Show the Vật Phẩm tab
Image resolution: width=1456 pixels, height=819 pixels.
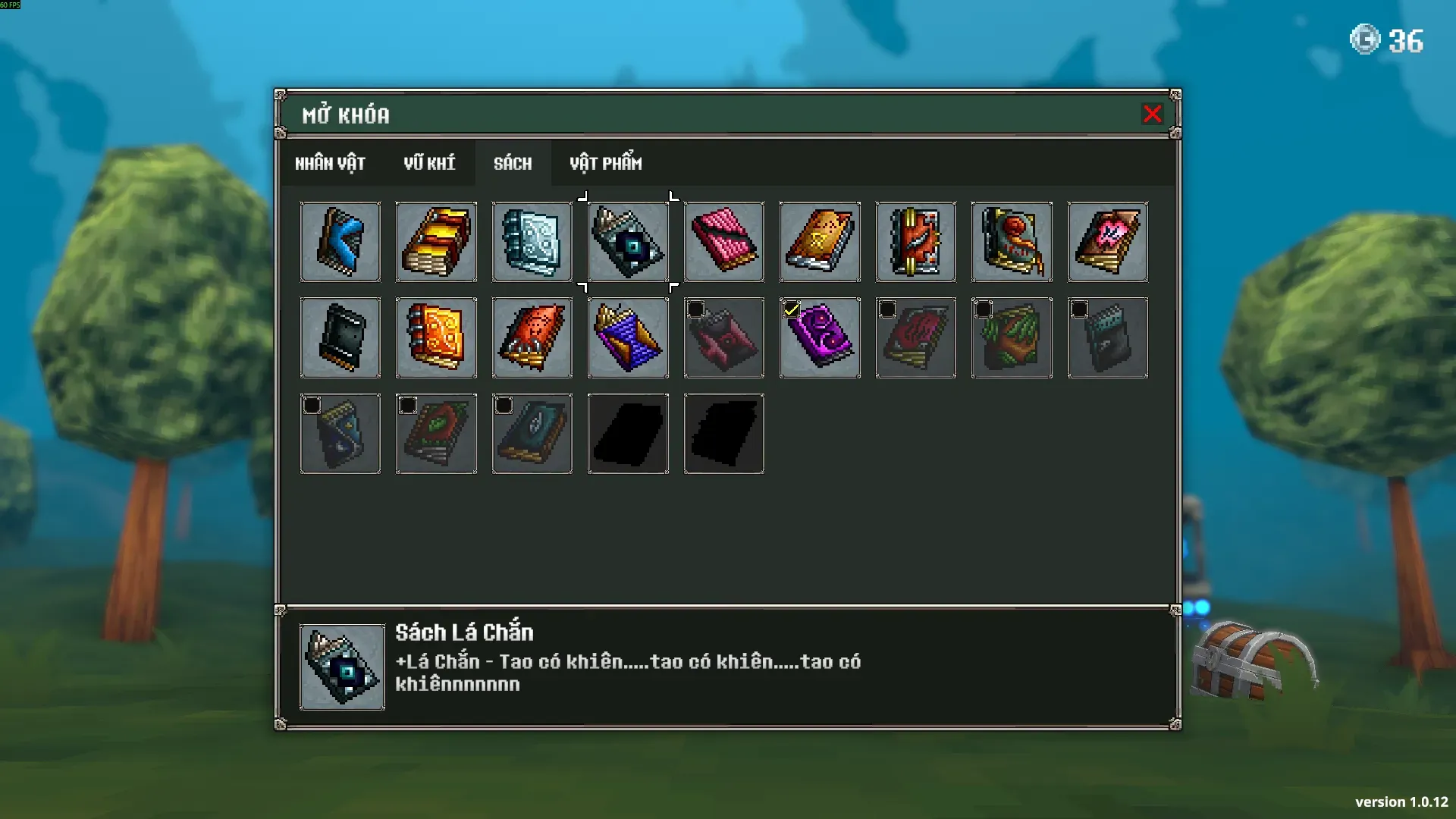point(605,163)
